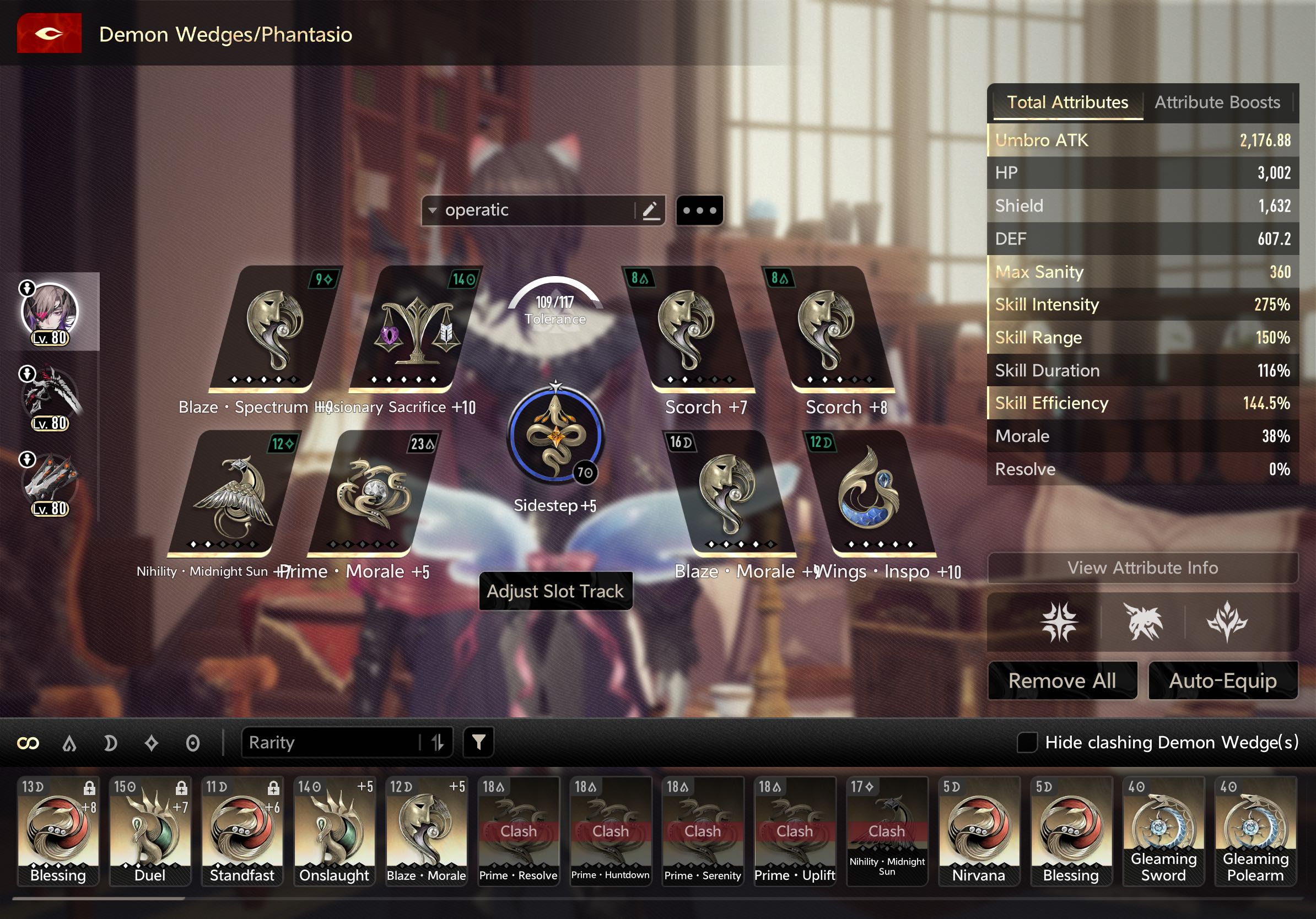Image resolution: width=1316 pixels, height=919 pixels.
Task: Click the red back arrow button
Action: pos(49,34)
